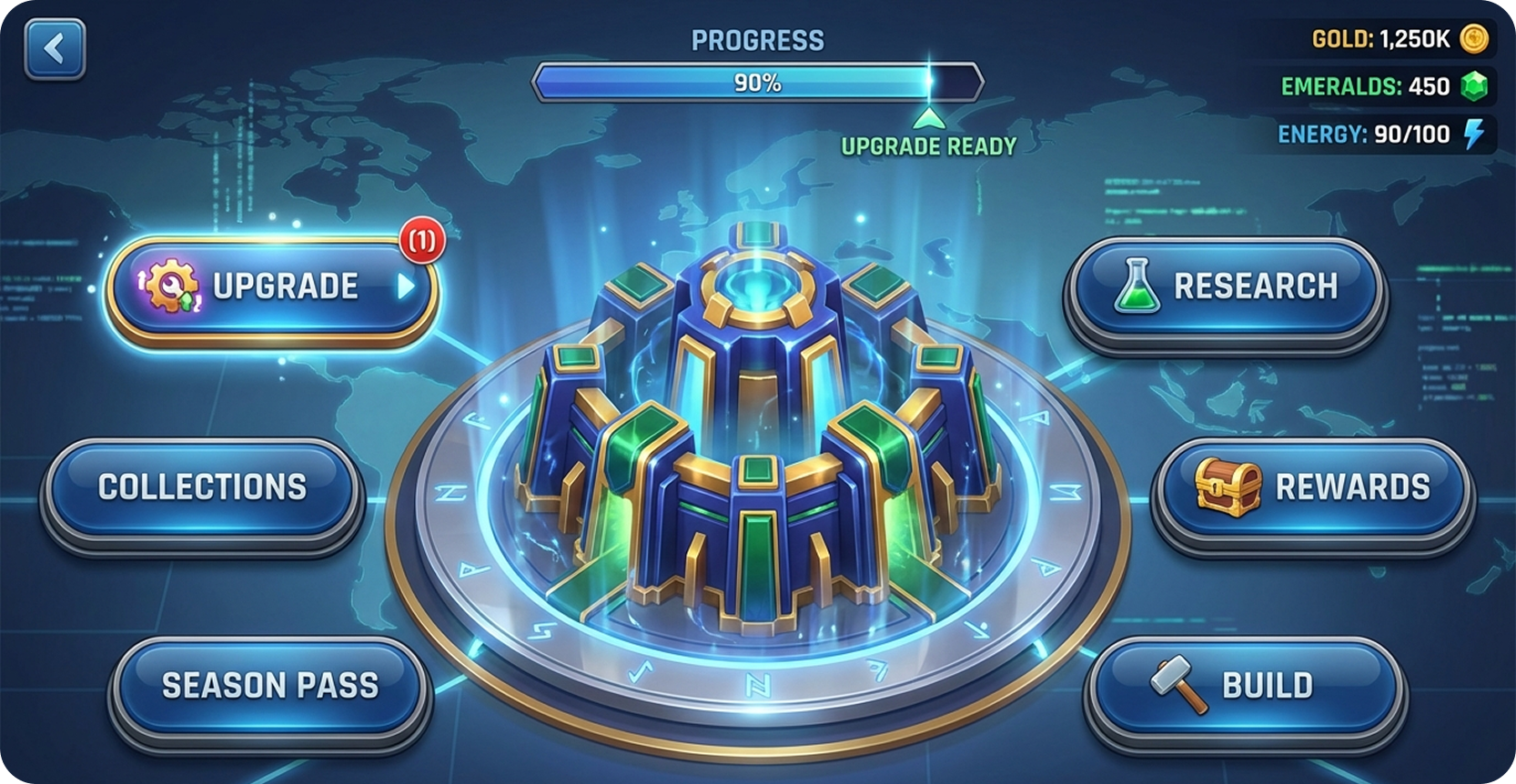
Task: Go back using the arrow button
Action: [55, 48]
